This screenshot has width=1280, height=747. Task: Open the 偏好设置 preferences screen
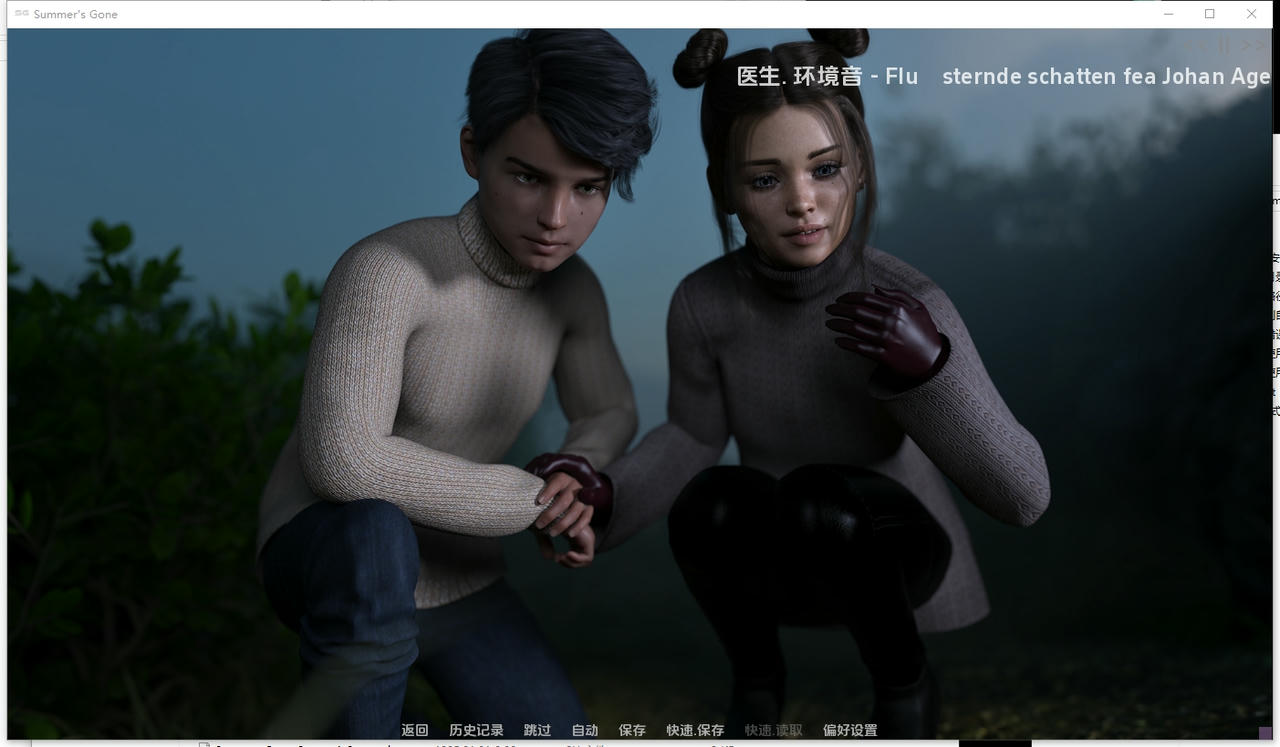tap(852, 730)
